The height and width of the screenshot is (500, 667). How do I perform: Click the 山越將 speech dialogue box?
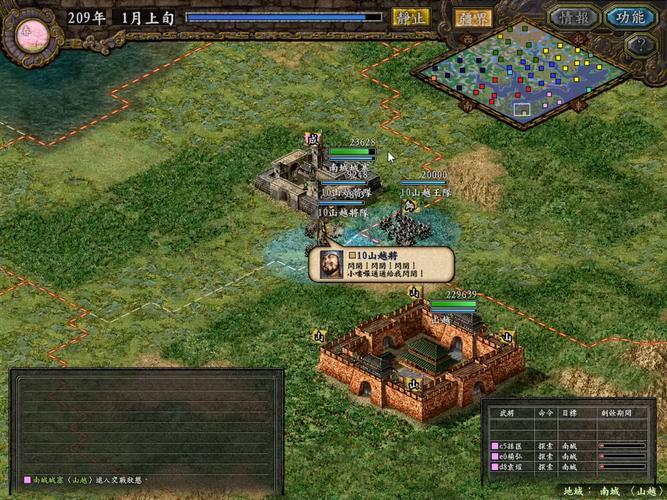pyautogui.click(x=384, y=265)
